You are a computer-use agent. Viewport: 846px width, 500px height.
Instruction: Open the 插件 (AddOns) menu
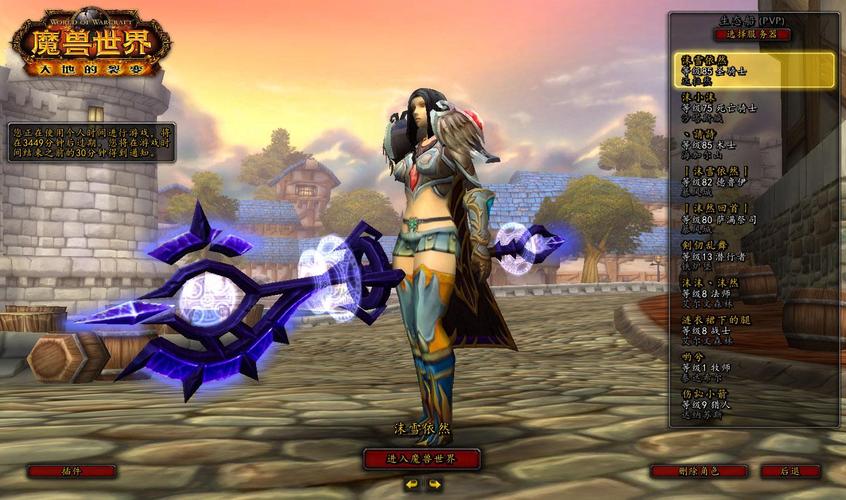pos(71,471)
